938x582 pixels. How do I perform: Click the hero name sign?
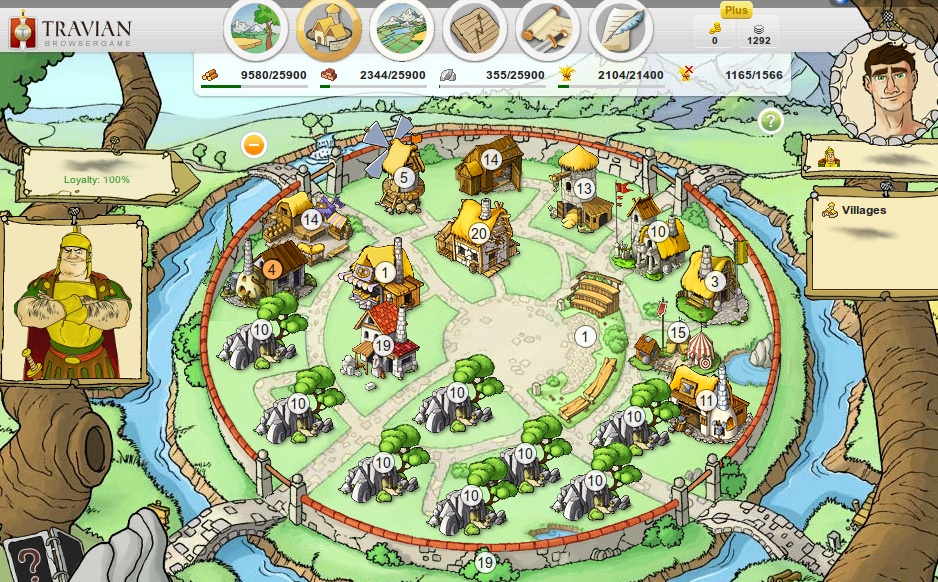click(x=872, y=157)
